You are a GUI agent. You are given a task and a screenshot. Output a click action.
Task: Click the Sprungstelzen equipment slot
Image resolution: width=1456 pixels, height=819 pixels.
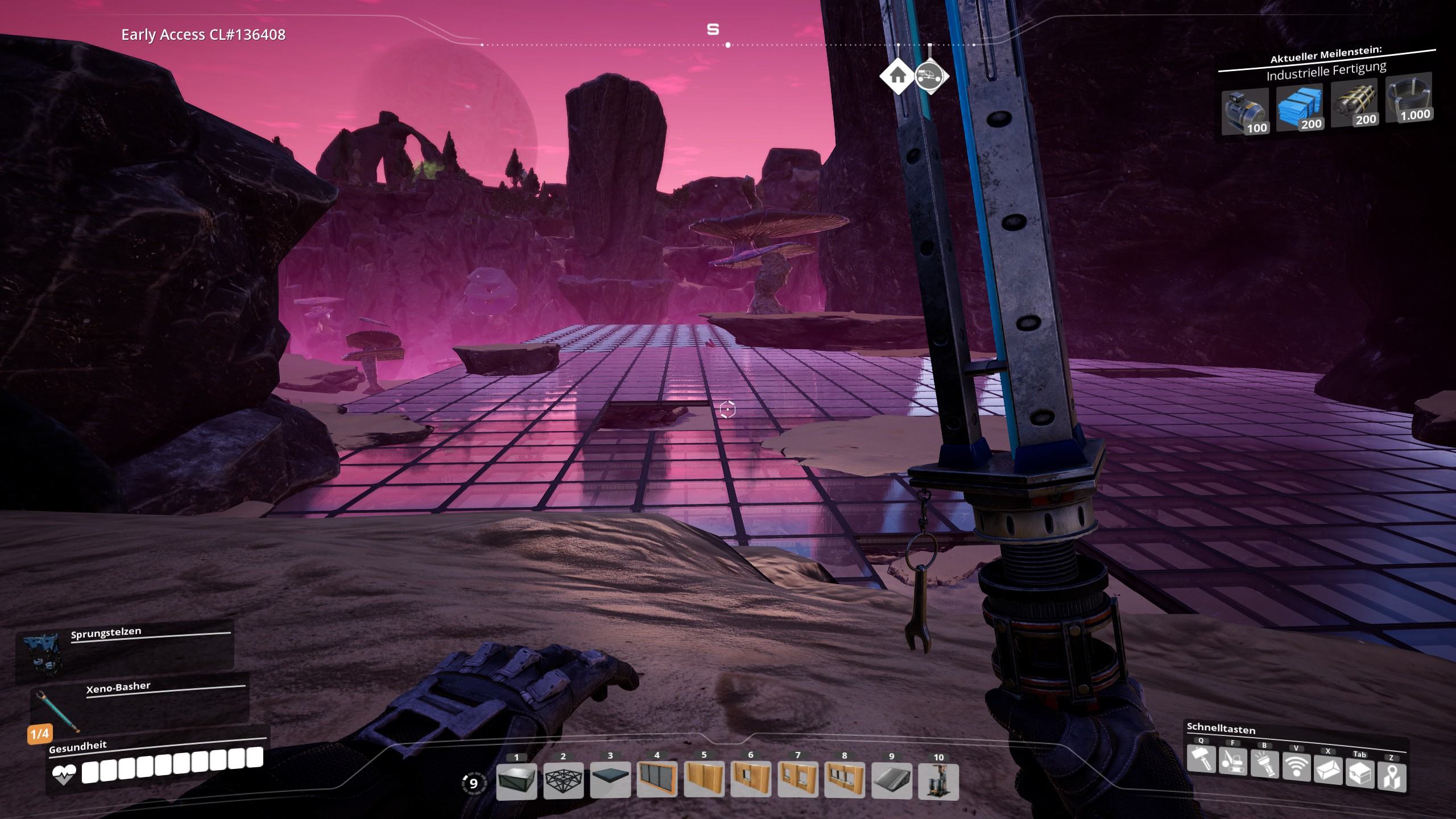[125, 650]
